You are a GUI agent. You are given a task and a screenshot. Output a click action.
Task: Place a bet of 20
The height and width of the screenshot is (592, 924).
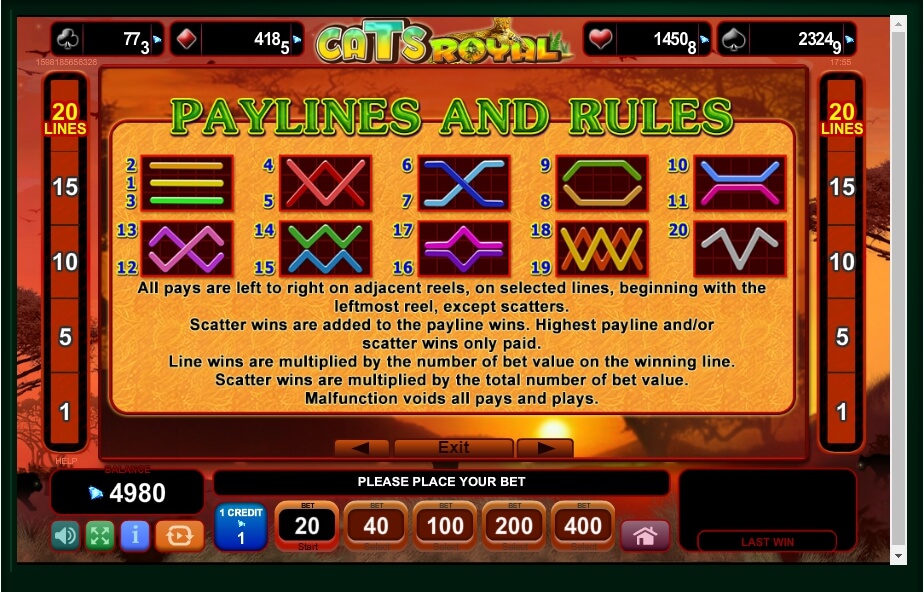pos(306,526)
